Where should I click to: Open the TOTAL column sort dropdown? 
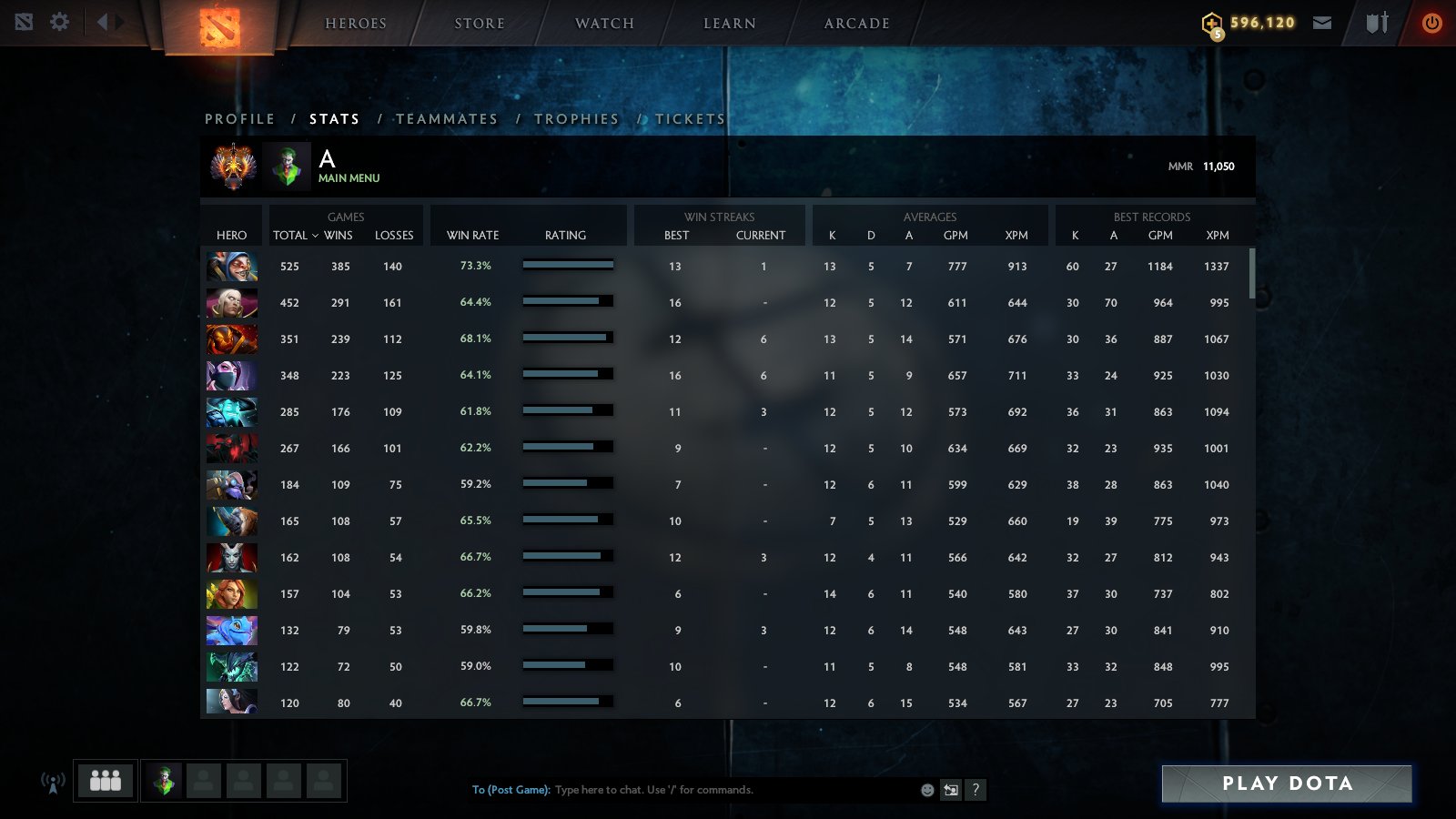coord(295,235)
